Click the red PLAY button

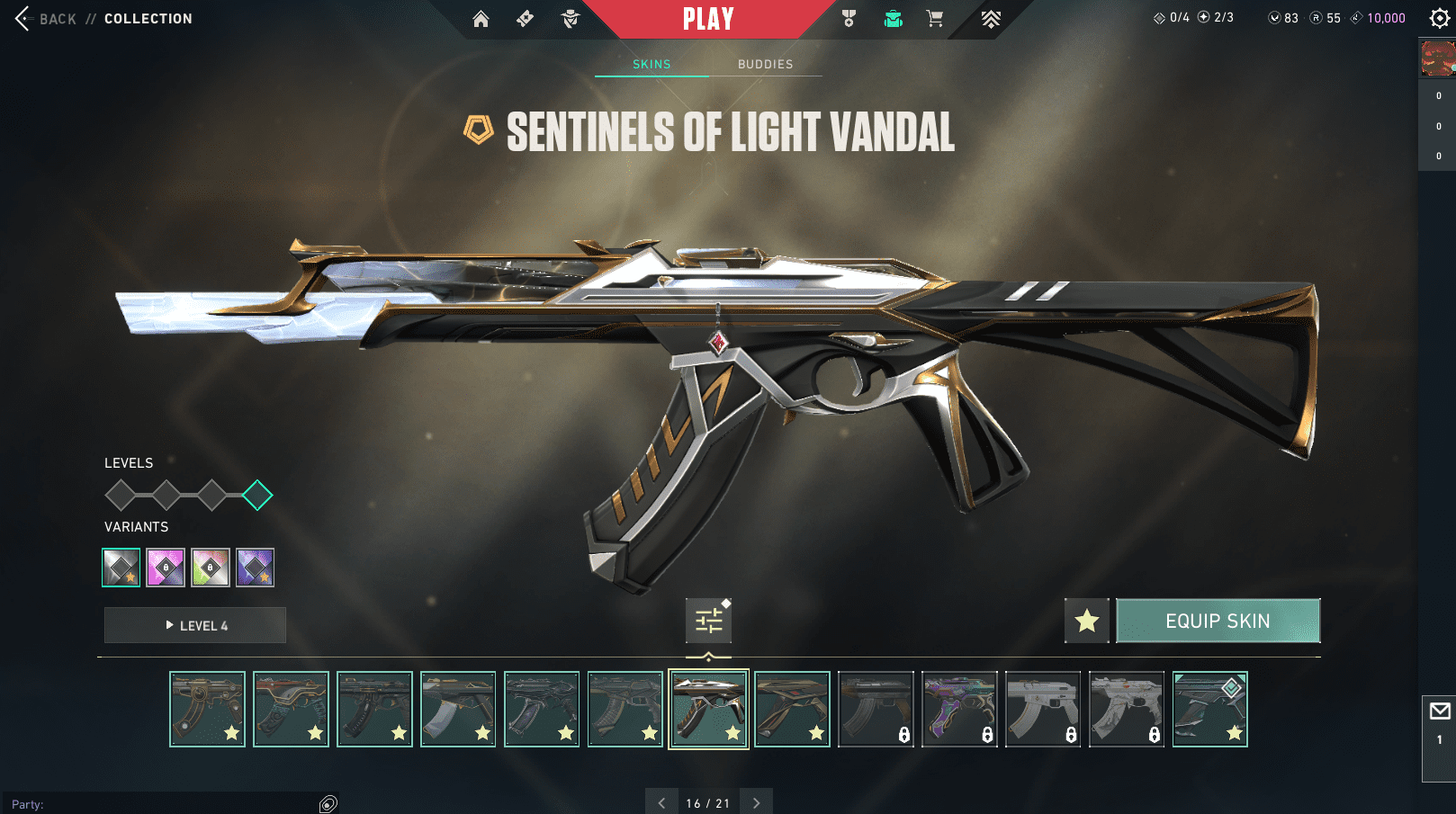coord(708,19)
